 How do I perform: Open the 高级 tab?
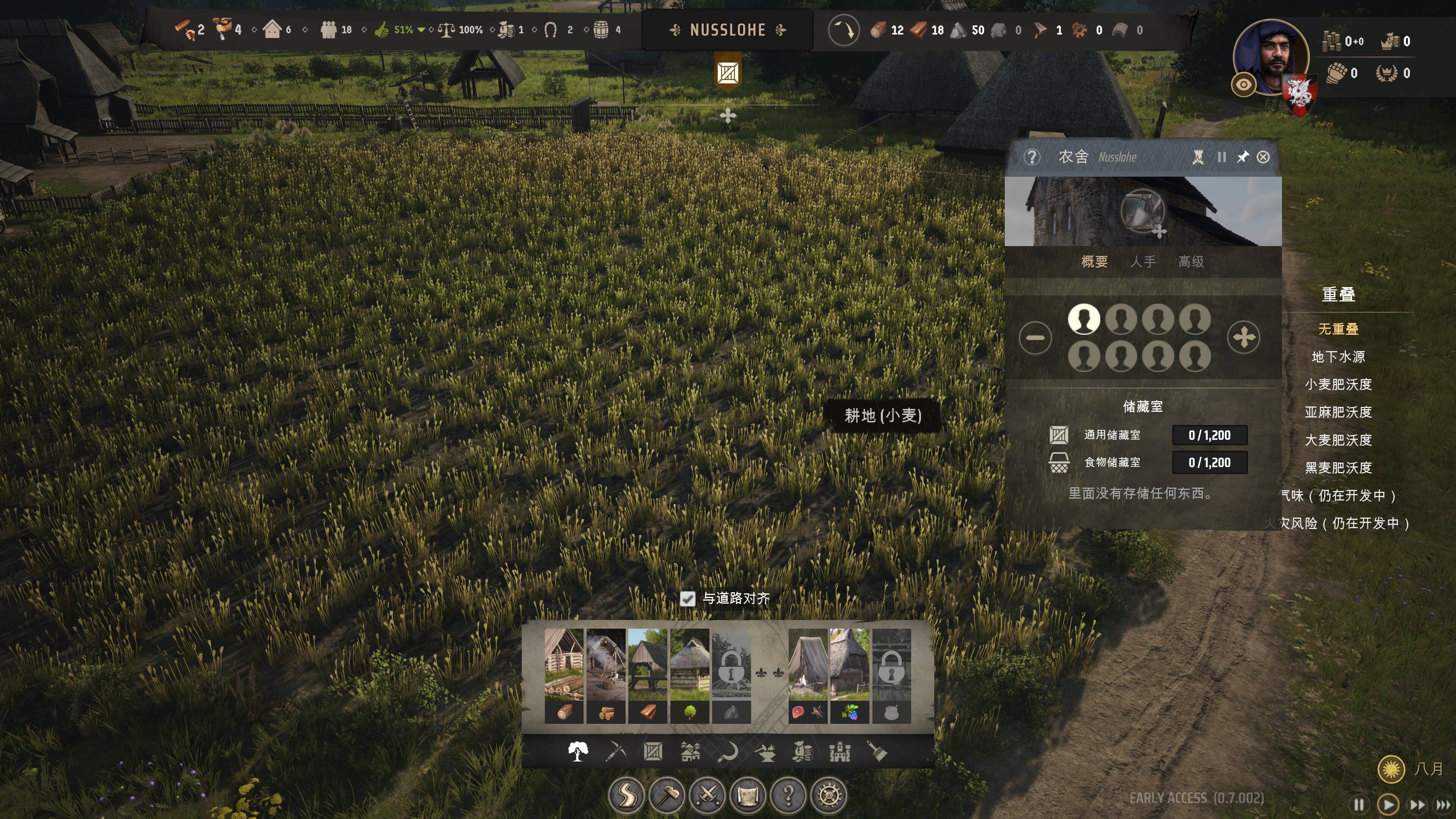pos(1191,262)
